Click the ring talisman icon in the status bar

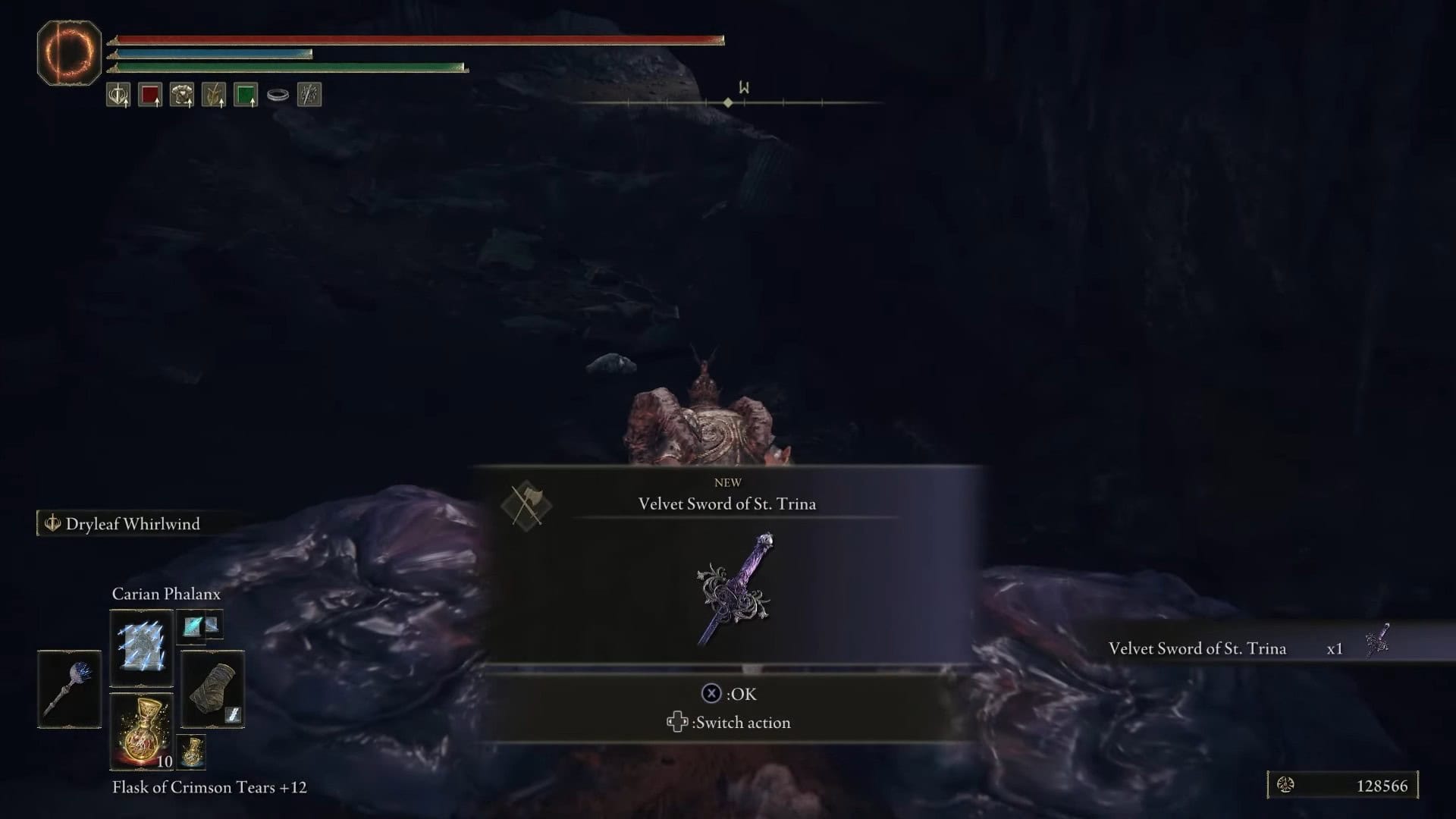[278, 94]
